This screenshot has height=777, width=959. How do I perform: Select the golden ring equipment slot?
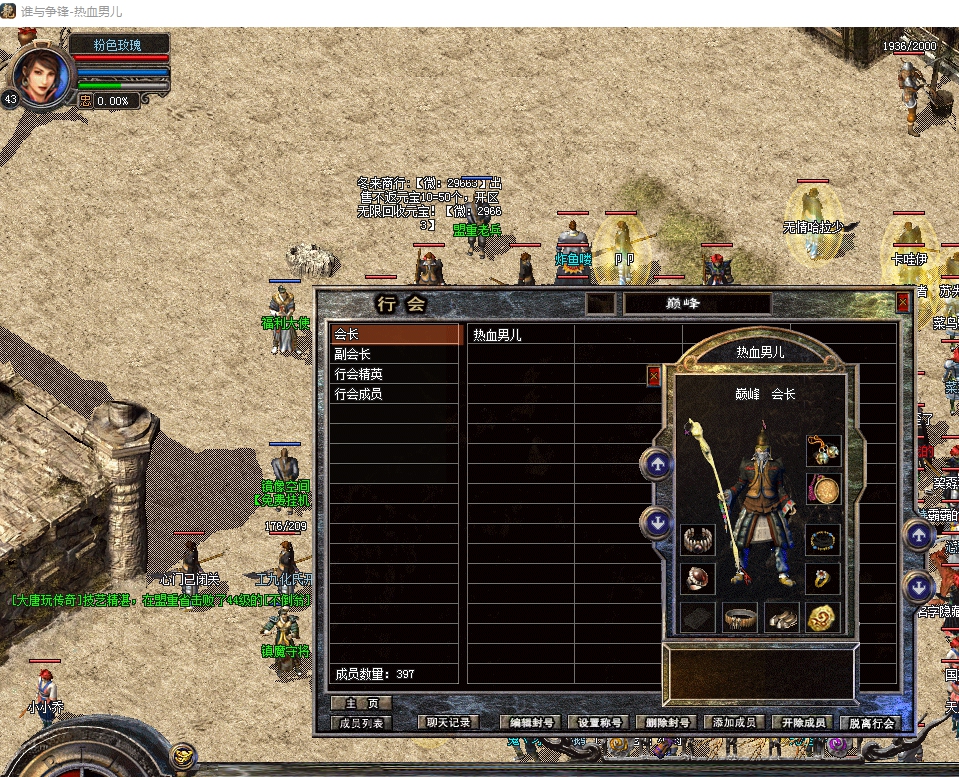(x=823, y=578)
